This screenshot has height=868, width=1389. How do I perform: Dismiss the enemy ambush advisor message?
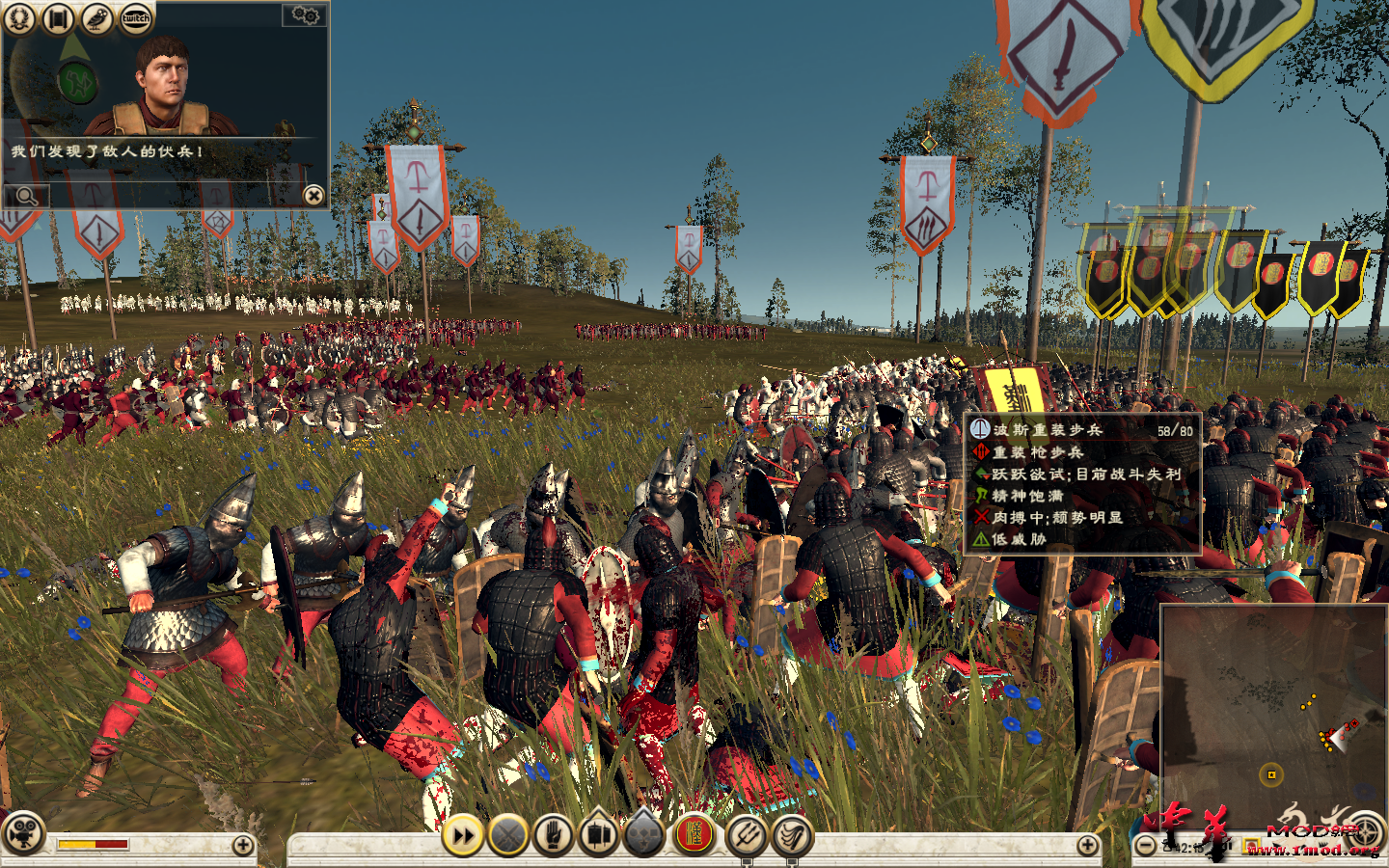tap(314, 196)
